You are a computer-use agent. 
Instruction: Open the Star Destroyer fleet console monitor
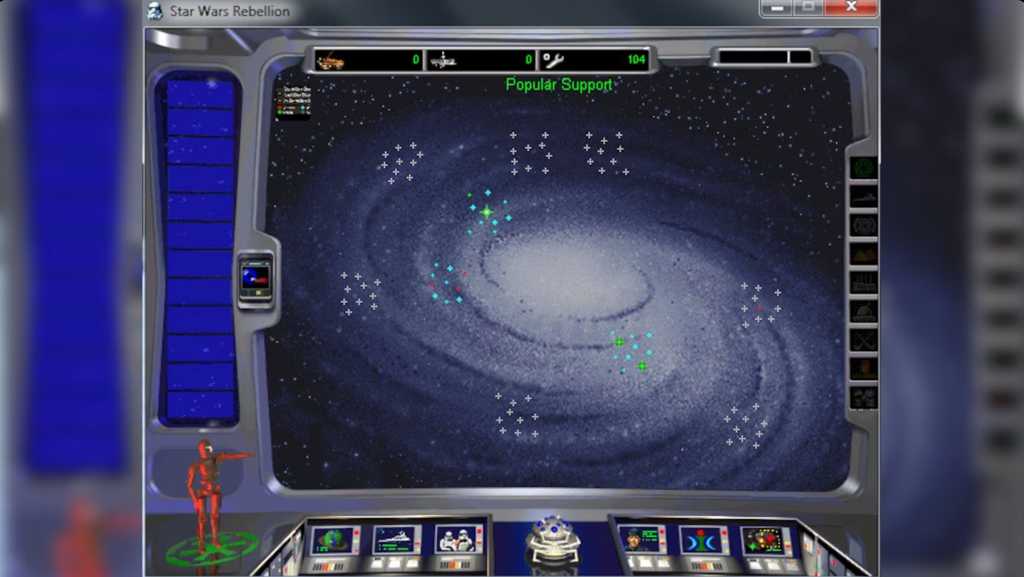click(396, 540)
